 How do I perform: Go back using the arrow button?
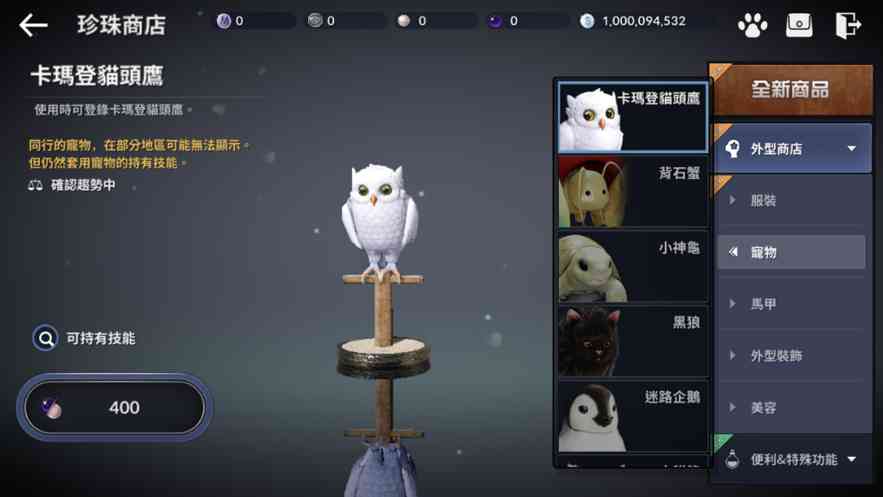pos(33,25)
